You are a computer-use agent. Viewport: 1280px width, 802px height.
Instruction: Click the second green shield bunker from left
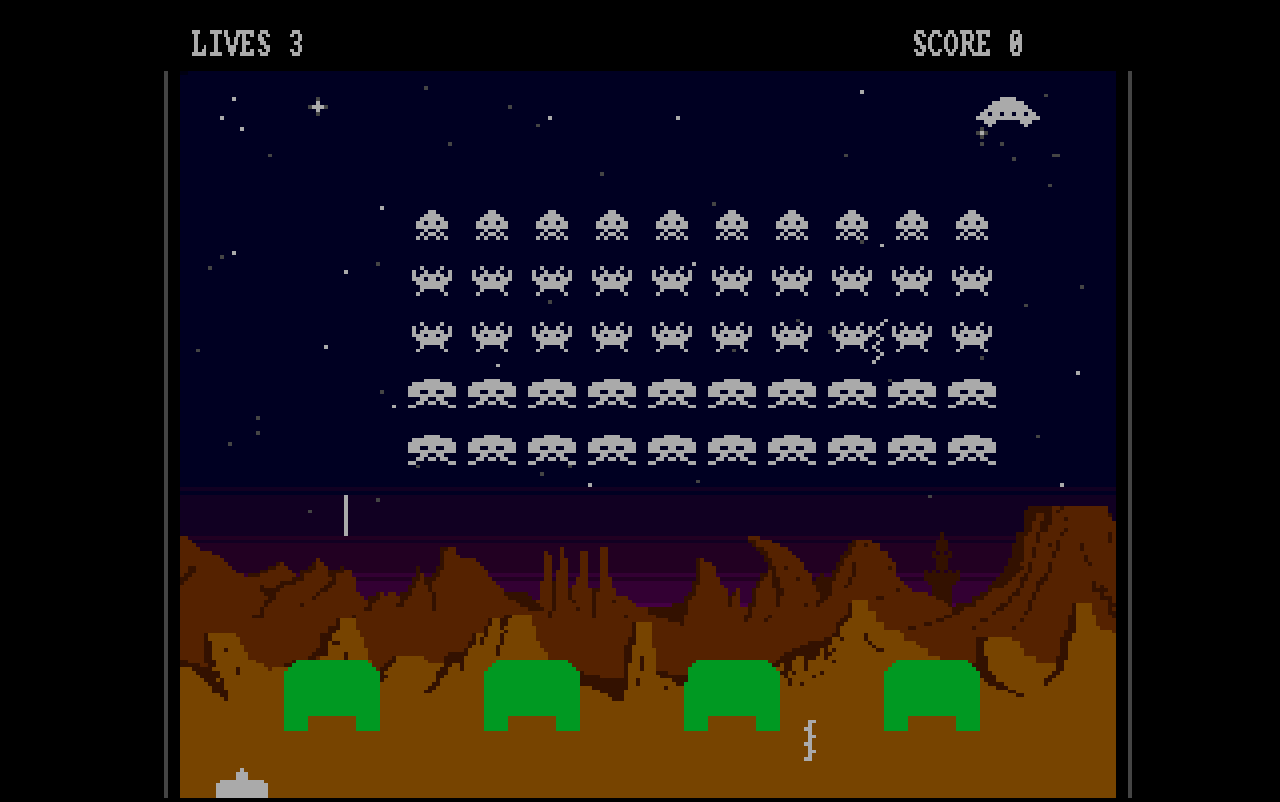[530, 695]
